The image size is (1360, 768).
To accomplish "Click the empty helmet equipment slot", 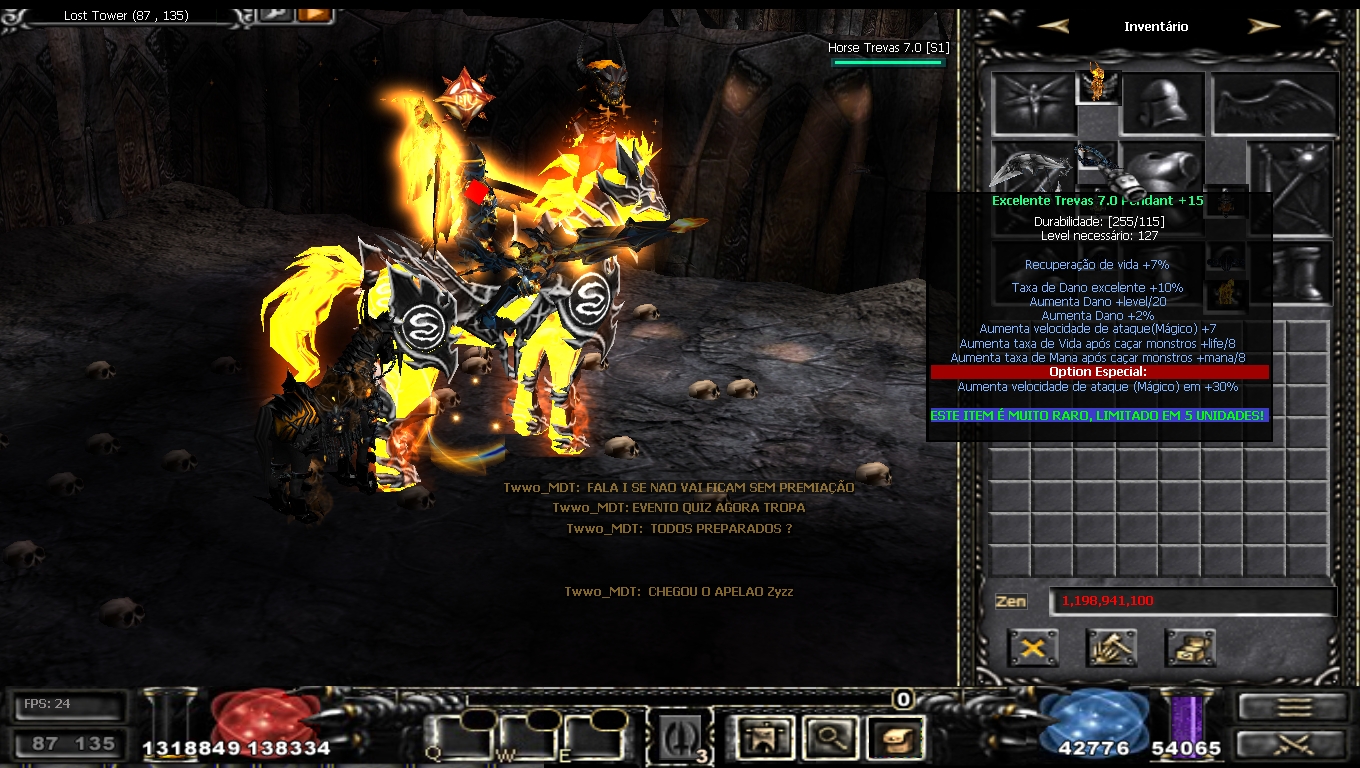I will [1163, 103].
